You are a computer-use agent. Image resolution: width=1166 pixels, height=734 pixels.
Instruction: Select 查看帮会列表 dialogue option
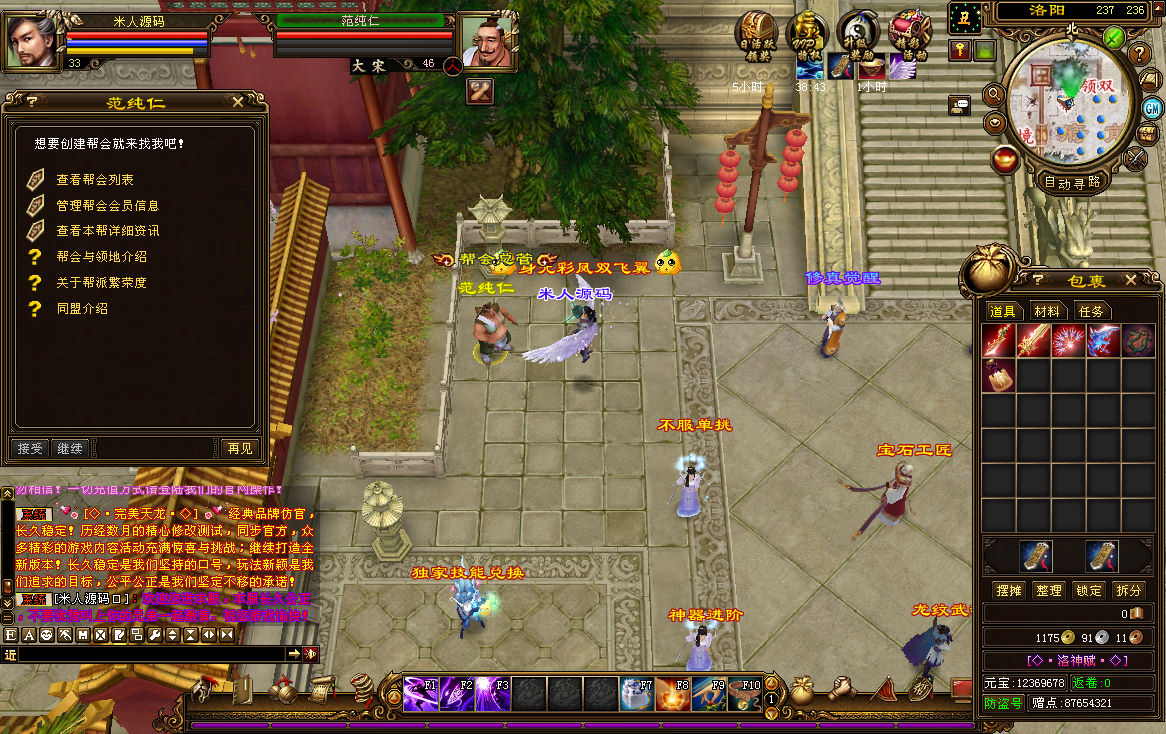[x=95, y=180]
